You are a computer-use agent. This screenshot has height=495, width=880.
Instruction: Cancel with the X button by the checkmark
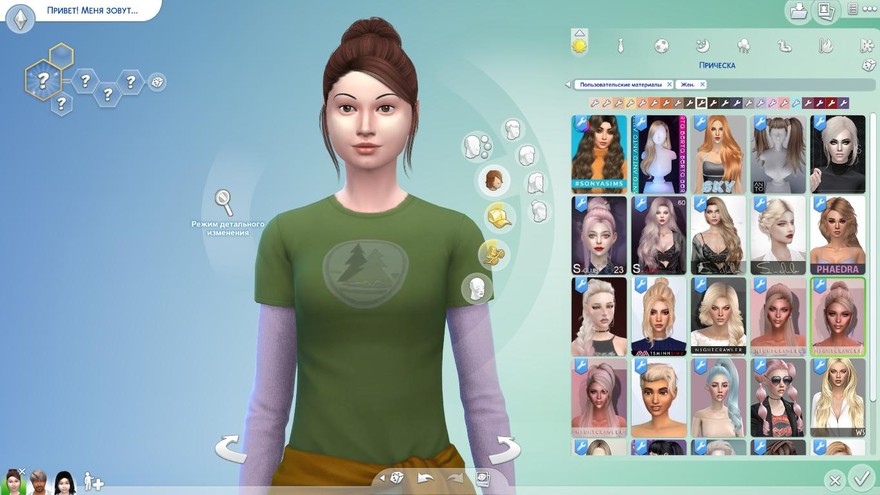tap(834, 480)
